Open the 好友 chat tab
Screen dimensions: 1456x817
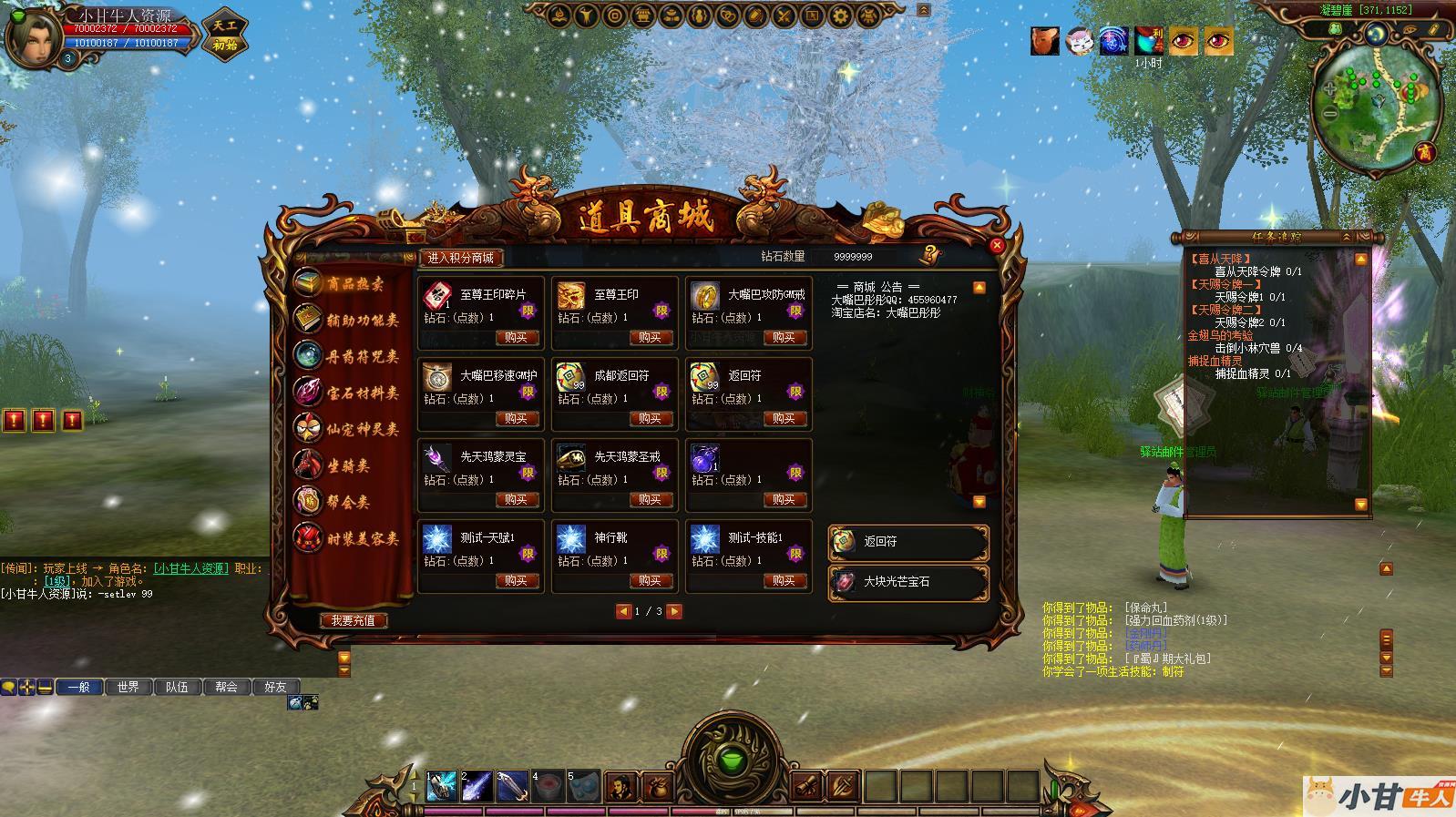(x=275, y=687)
